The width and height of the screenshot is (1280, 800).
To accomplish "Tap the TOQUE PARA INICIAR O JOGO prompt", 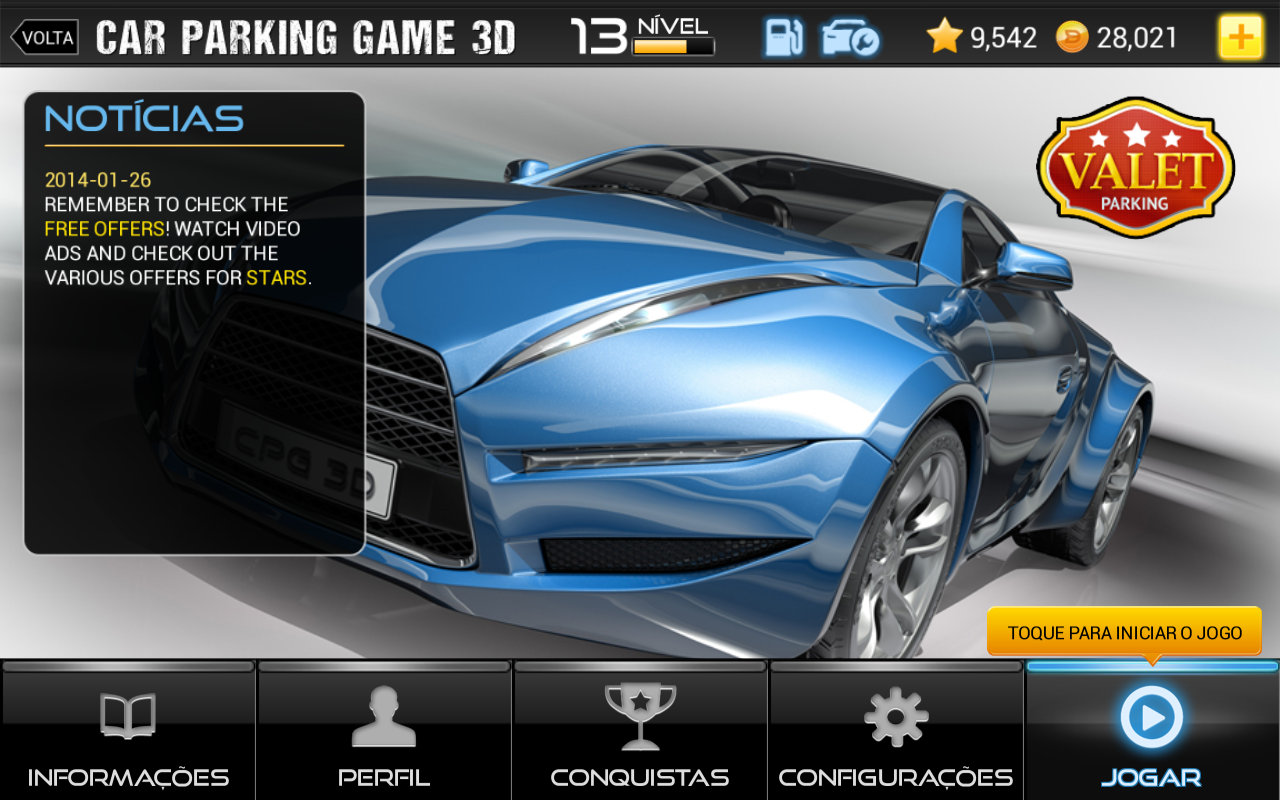I will pyautogui.click(x=1126, y=632).
